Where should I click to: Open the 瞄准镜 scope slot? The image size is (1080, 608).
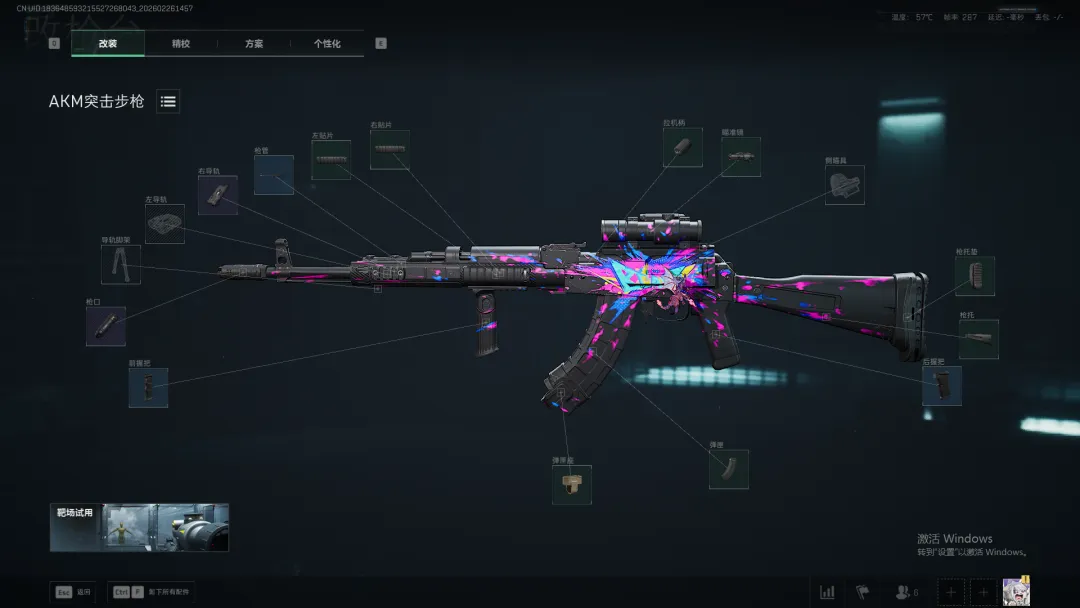[x=741, y=157]
